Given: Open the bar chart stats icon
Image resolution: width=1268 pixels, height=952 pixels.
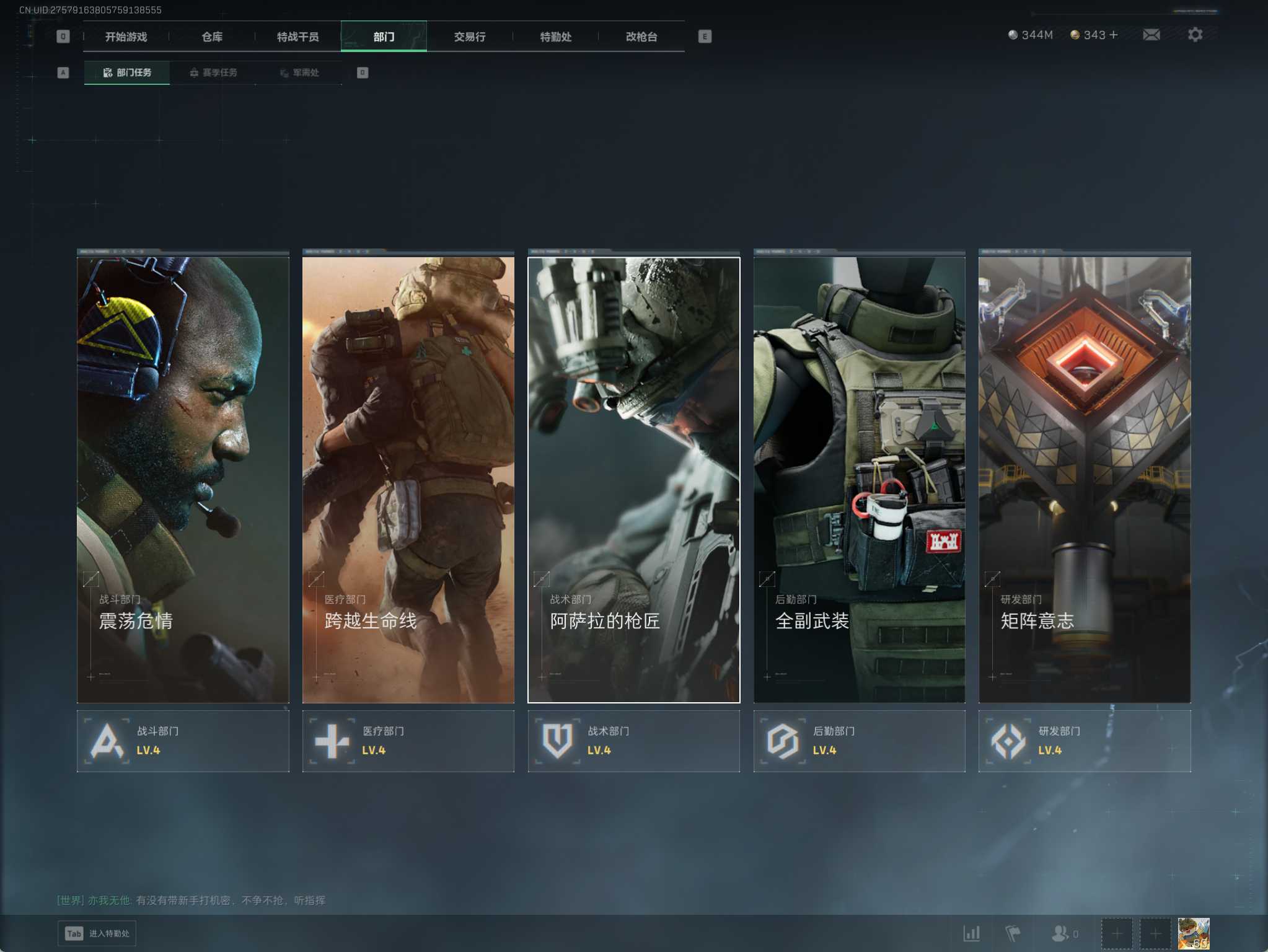Looking at the screenshot, I should point(971,933).
